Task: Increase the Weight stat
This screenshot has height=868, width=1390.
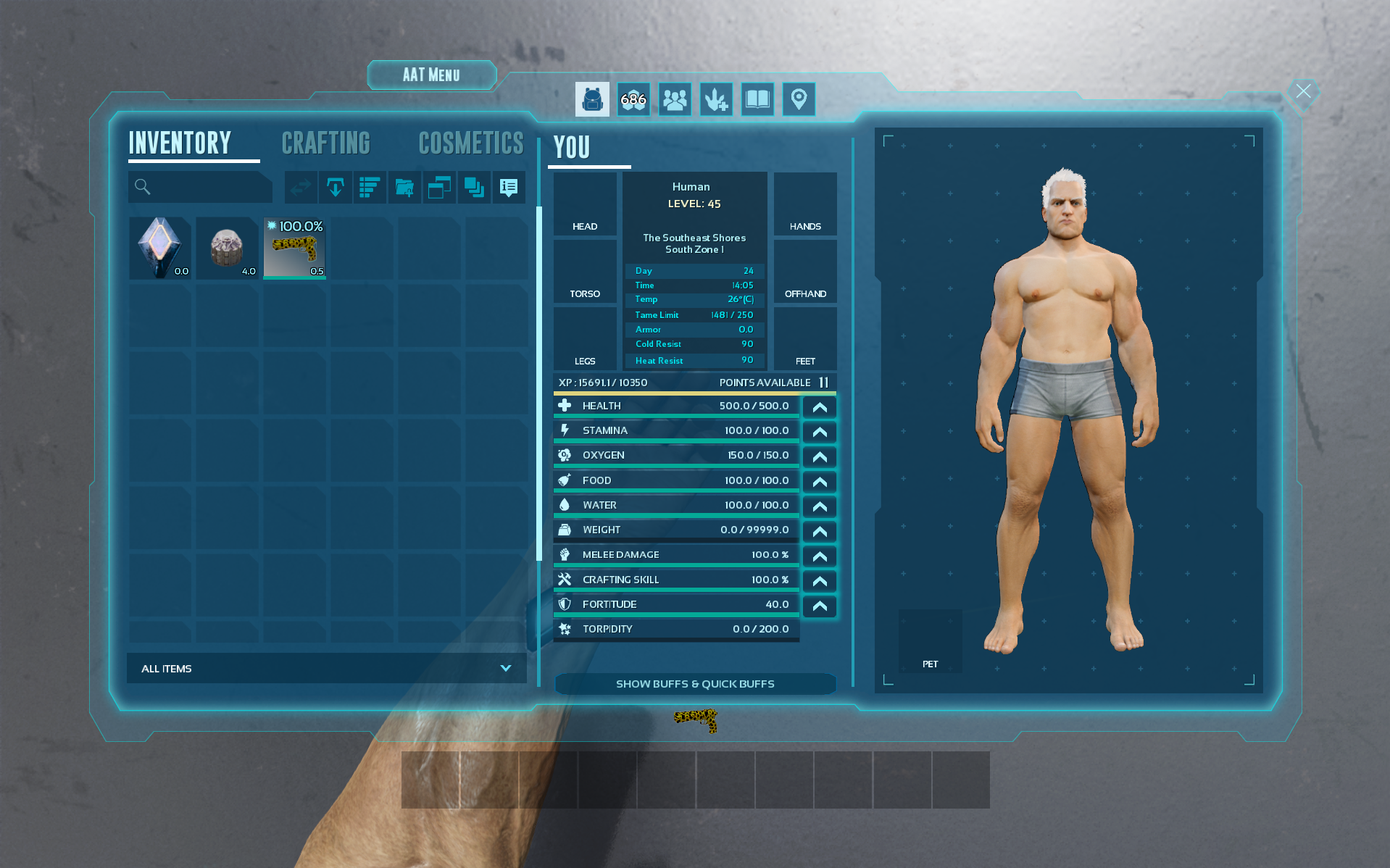Action: [820, 531]
